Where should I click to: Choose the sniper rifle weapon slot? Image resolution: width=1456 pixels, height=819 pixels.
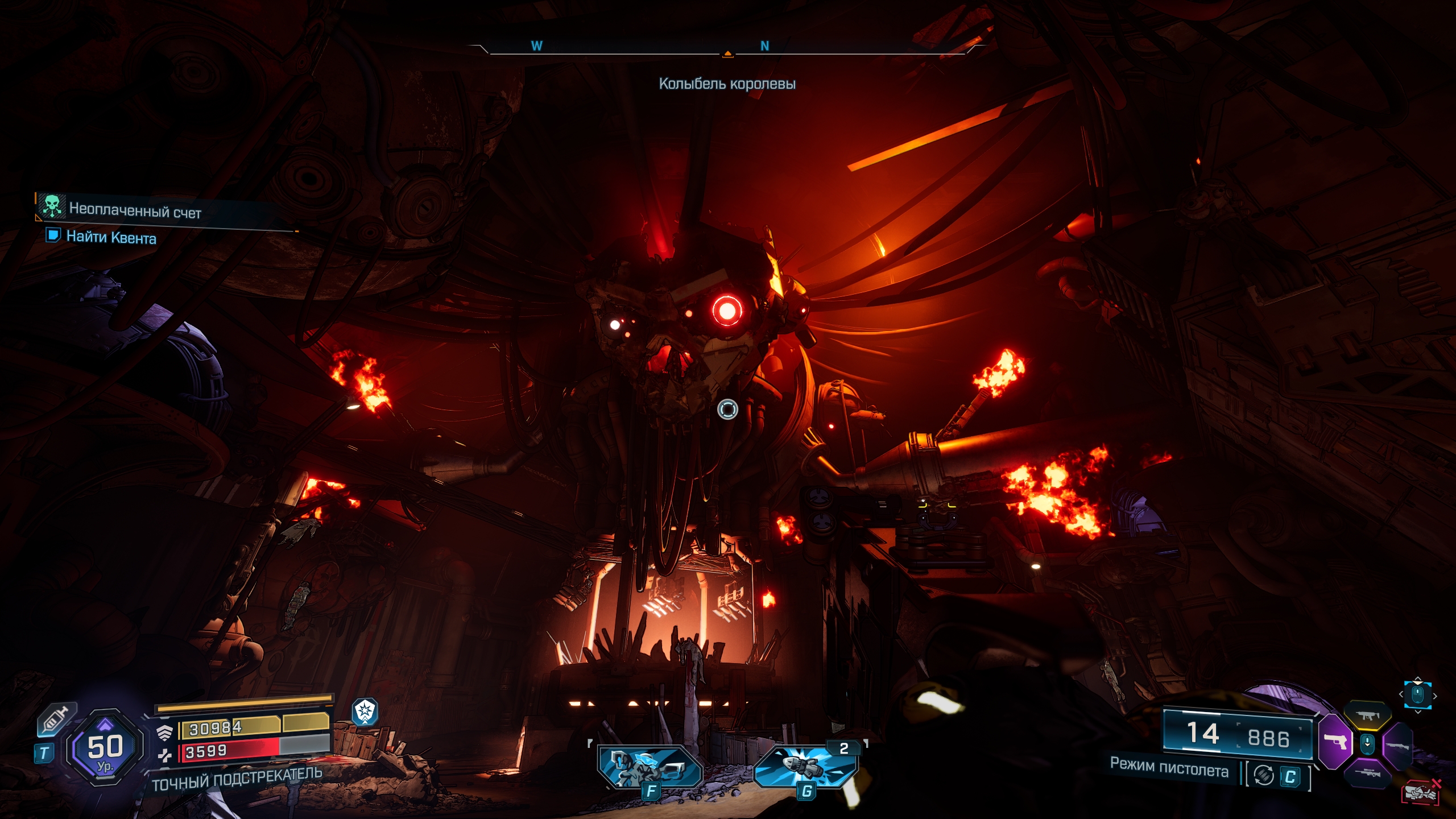[1366, 773]
